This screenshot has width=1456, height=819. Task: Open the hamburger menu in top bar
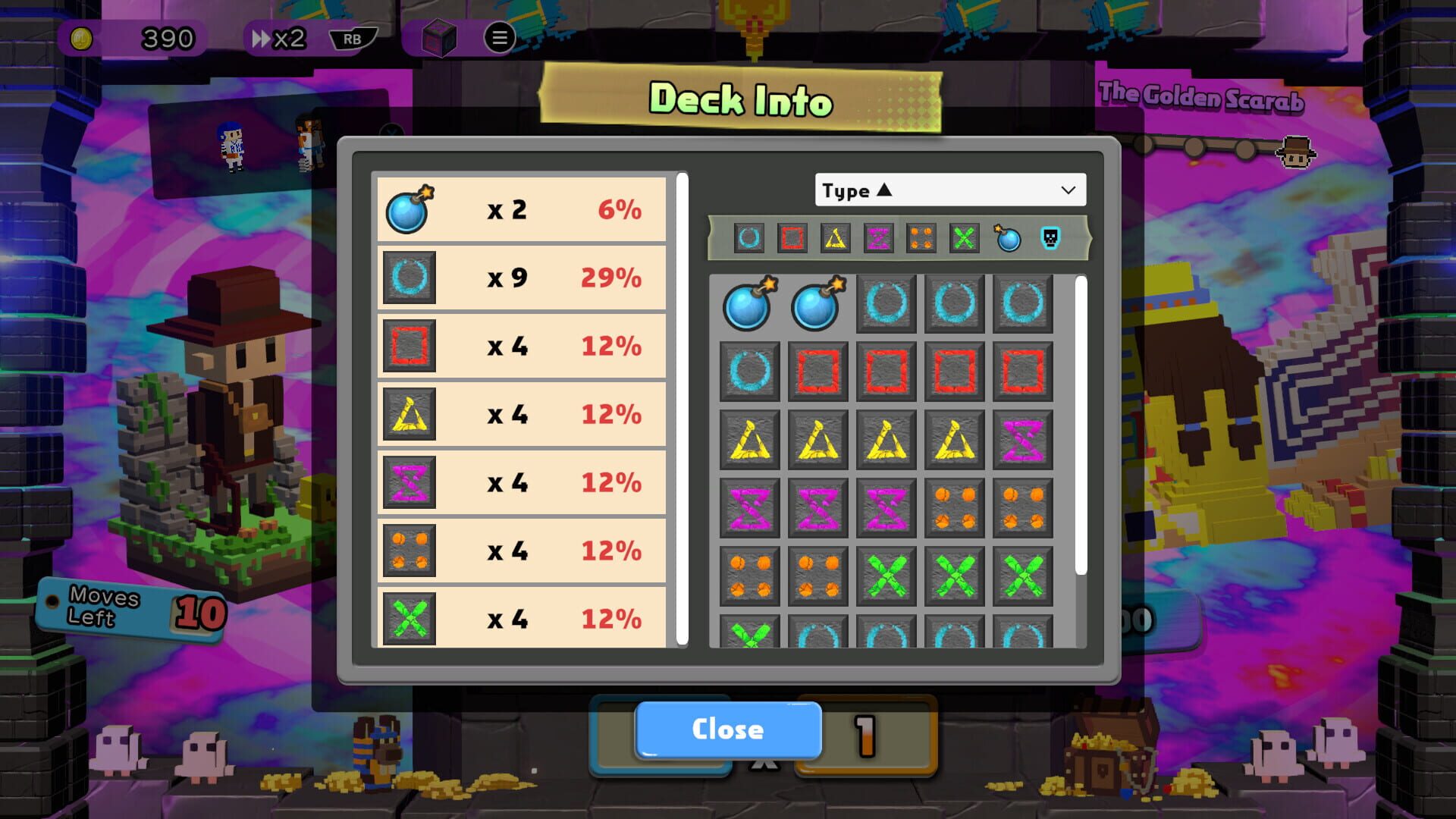tap(500, 38)
